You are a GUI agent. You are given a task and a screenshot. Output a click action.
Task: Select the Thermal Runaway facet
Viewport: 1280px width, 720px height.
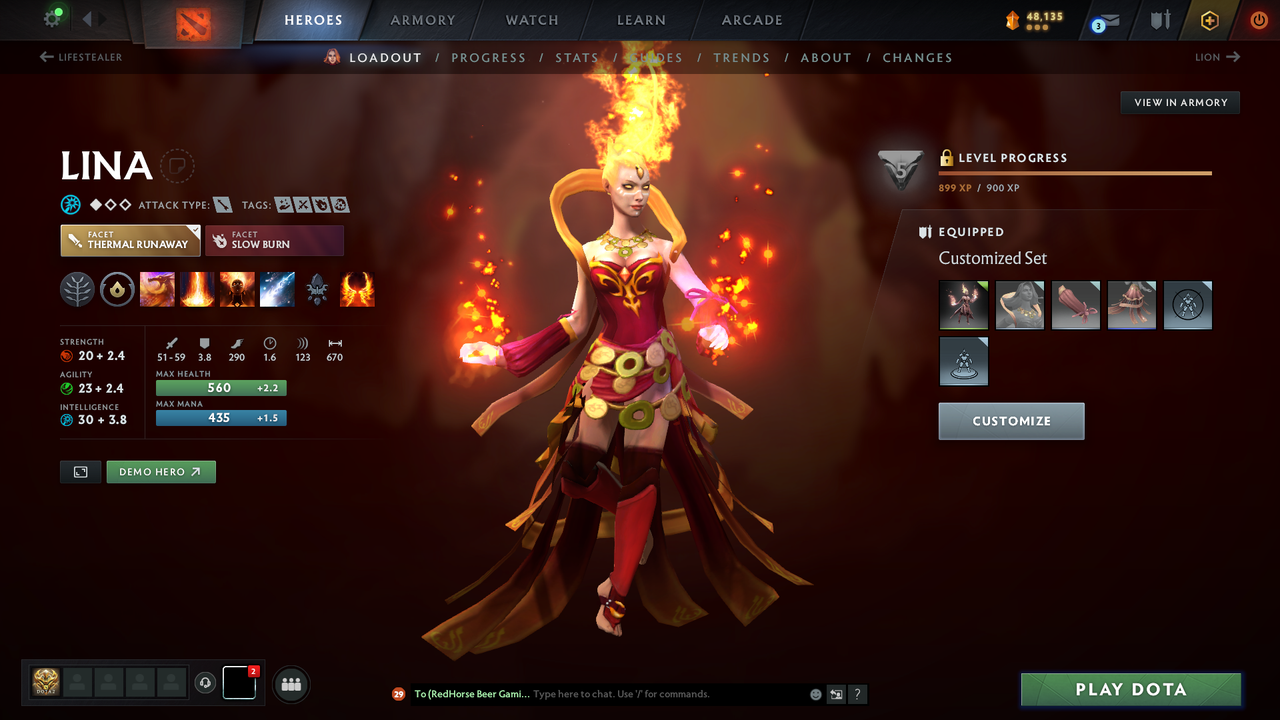click(x=130, y=240)
